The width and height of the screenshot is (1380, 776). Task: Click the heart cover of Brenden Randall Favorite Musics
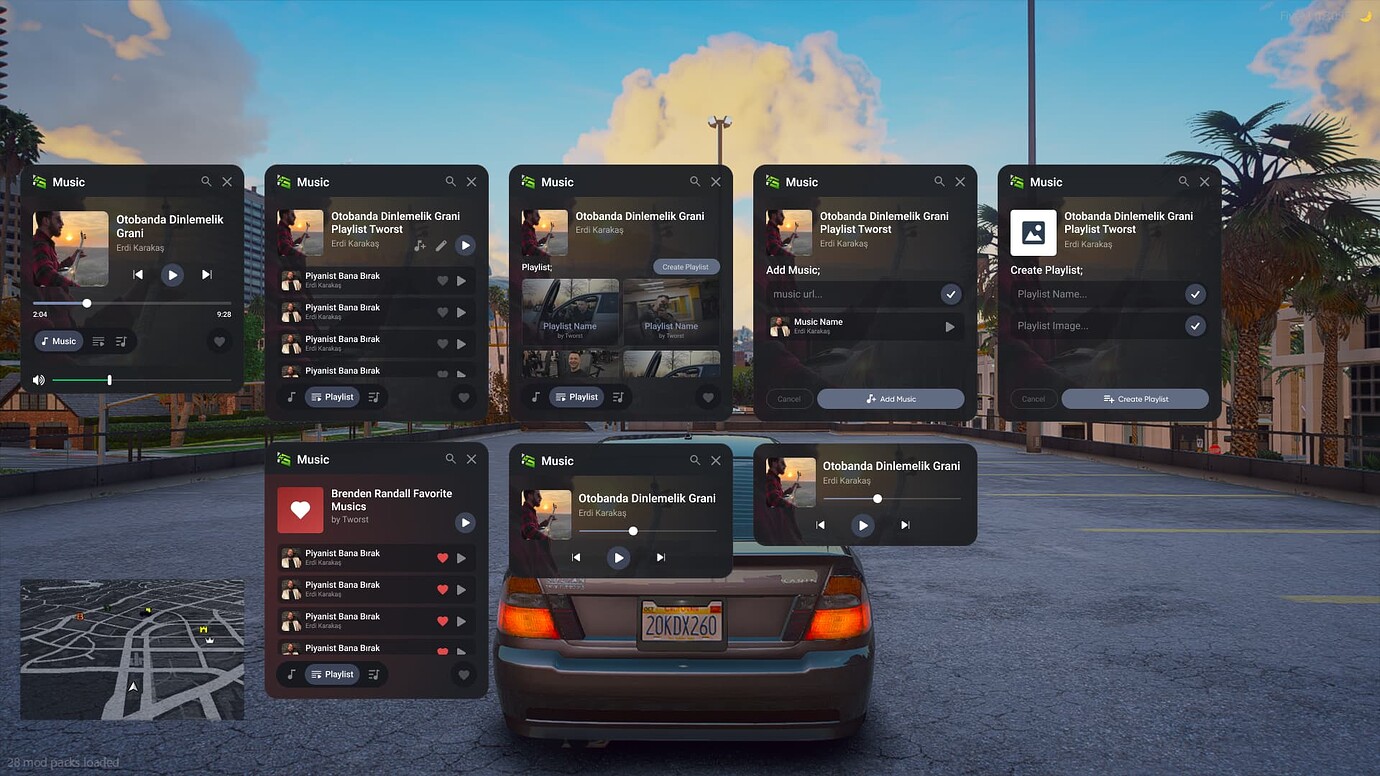click(x=300, y=510)
